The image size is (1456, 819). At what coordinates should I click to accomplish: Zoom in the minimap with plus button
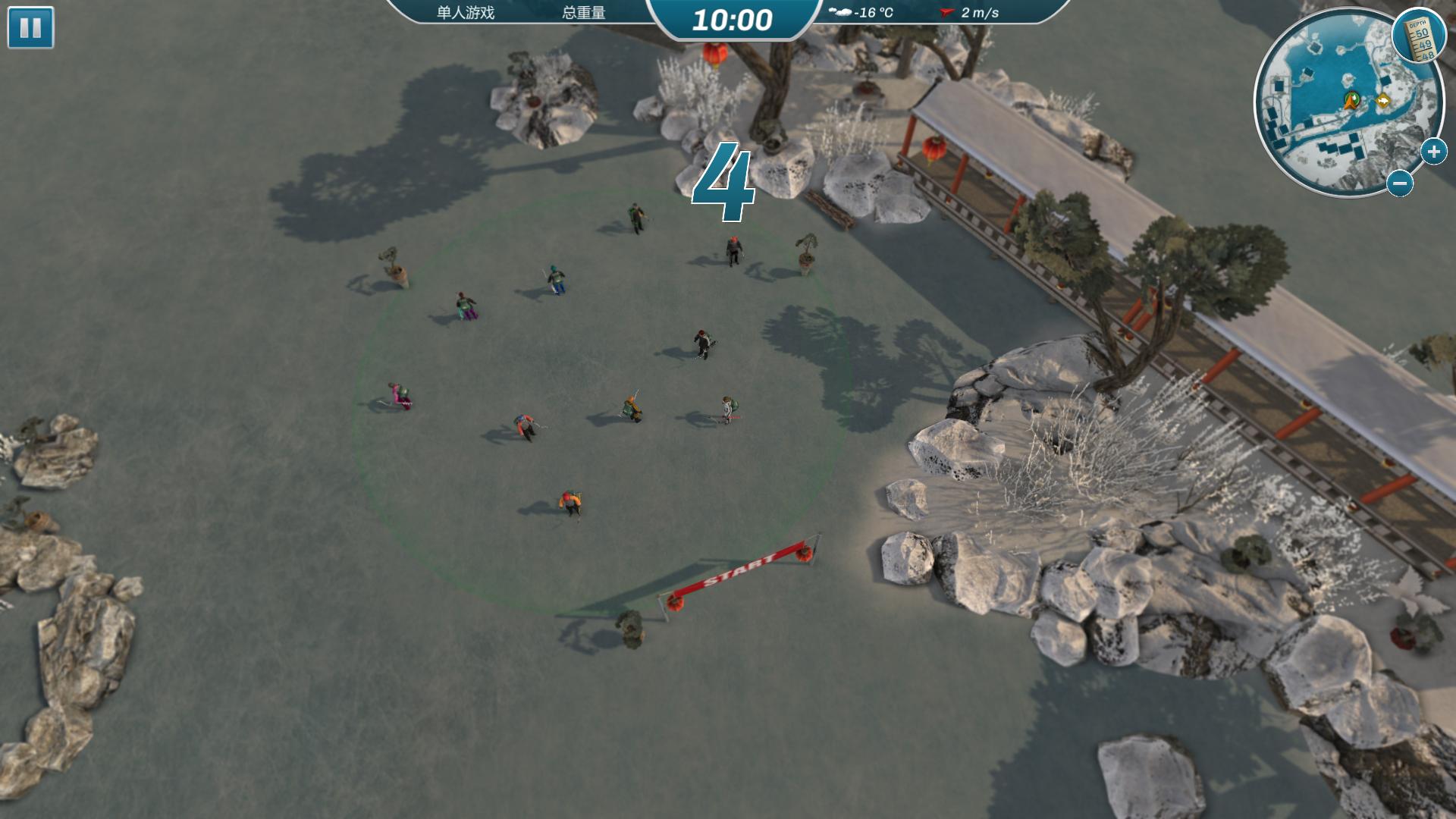1433,152
